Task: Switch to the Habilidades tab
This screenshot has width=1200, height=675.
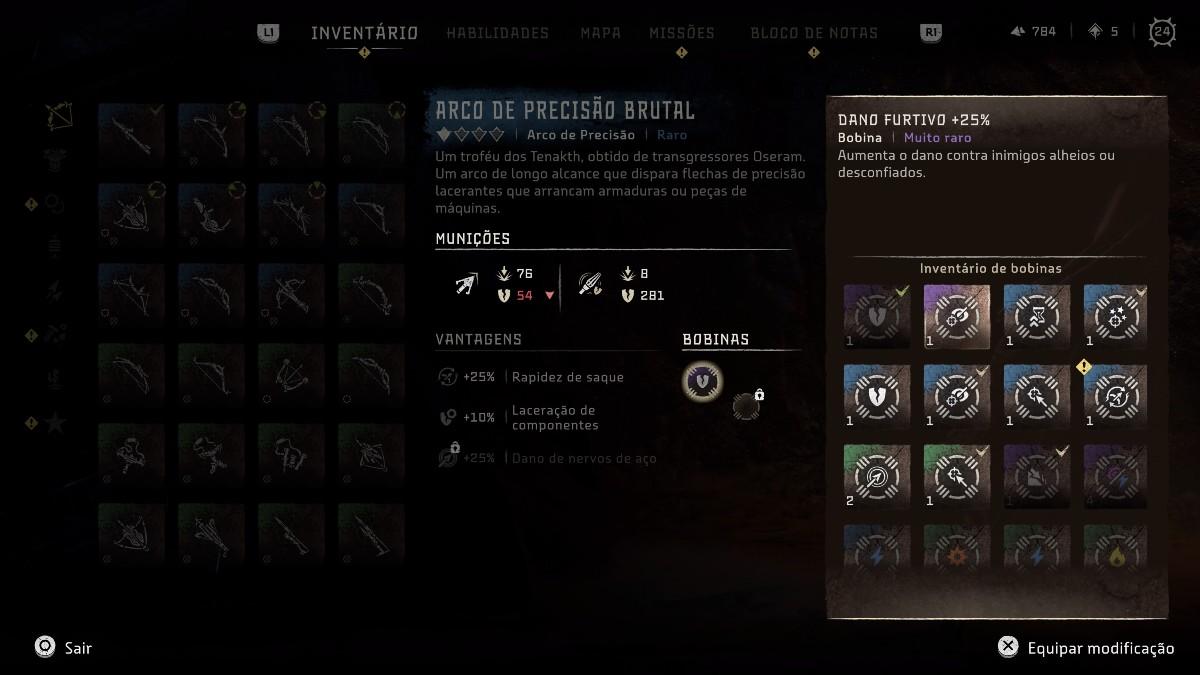Action: (x=497, y=33)
